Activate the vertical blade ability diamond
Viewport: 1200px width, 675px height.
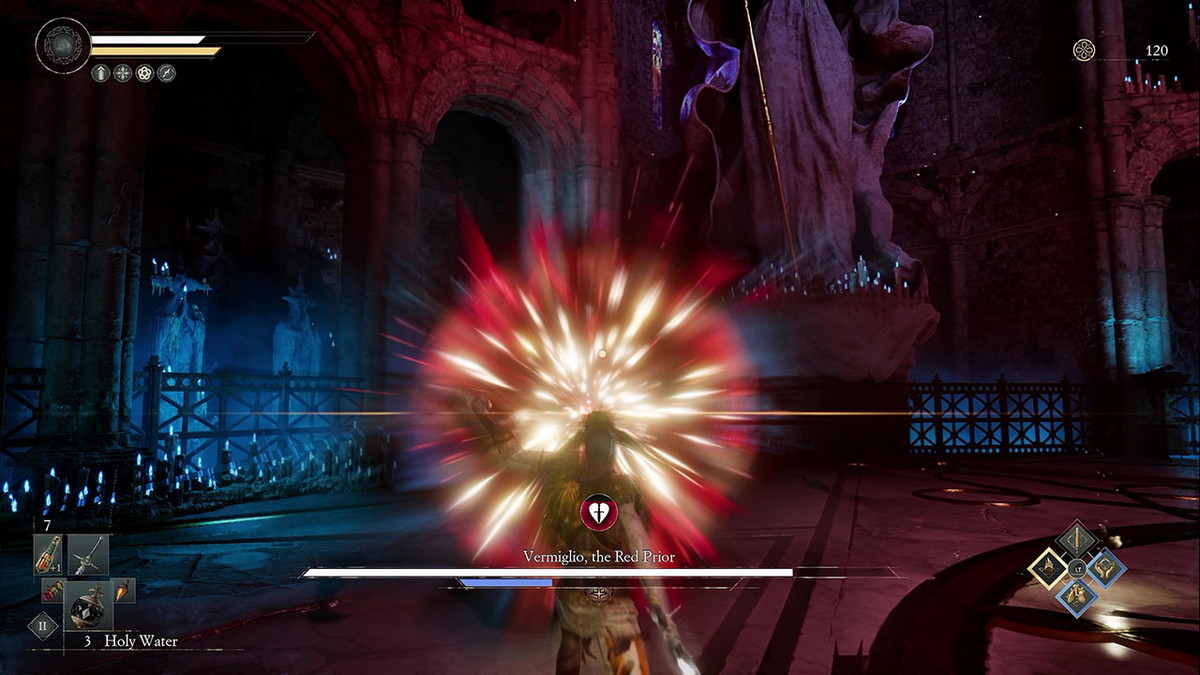[x=1077, y=540]
